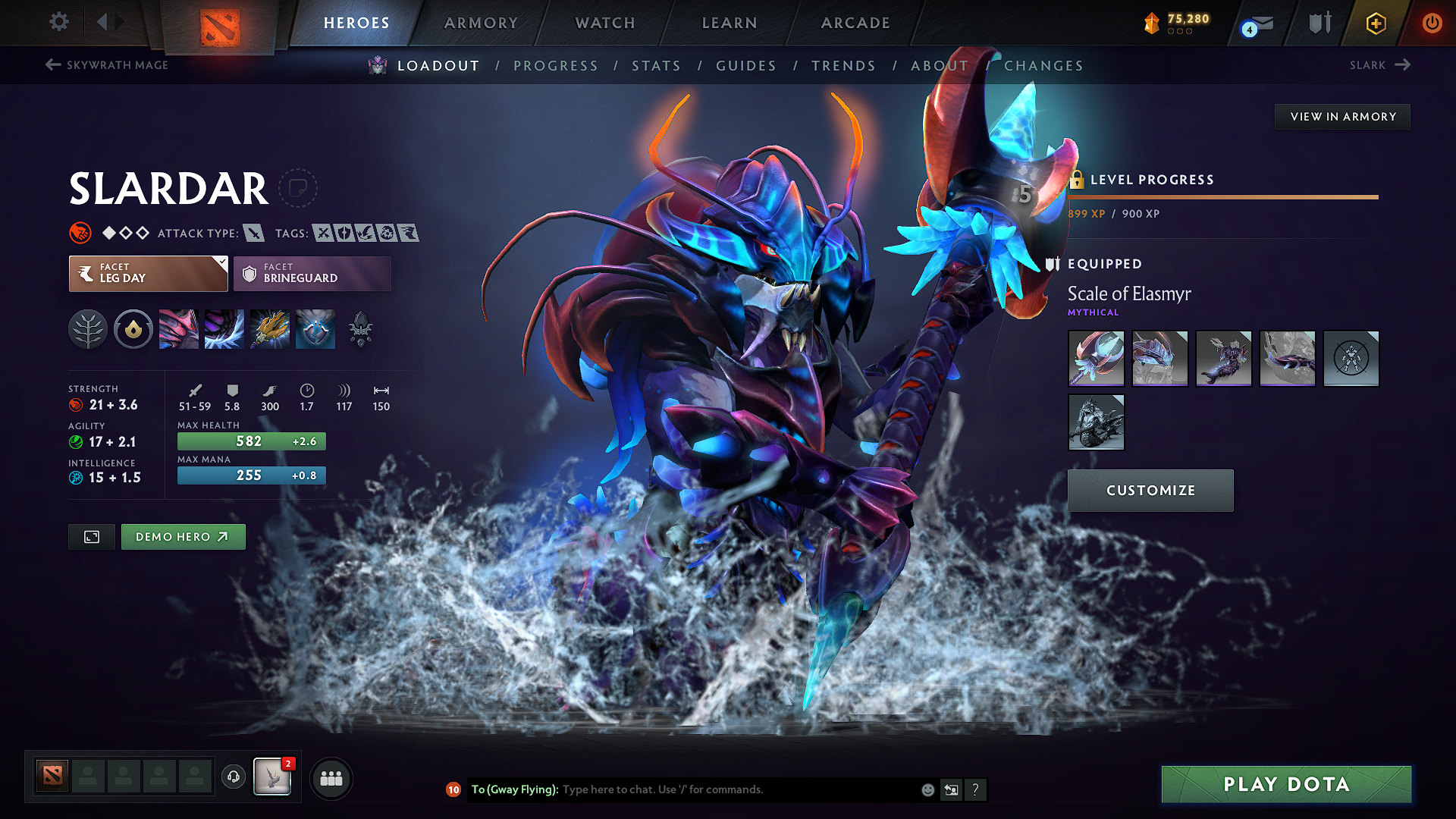1456x819 pixels.
Task: Click the headset voice chat icon
Action: [x=233, y=778]
